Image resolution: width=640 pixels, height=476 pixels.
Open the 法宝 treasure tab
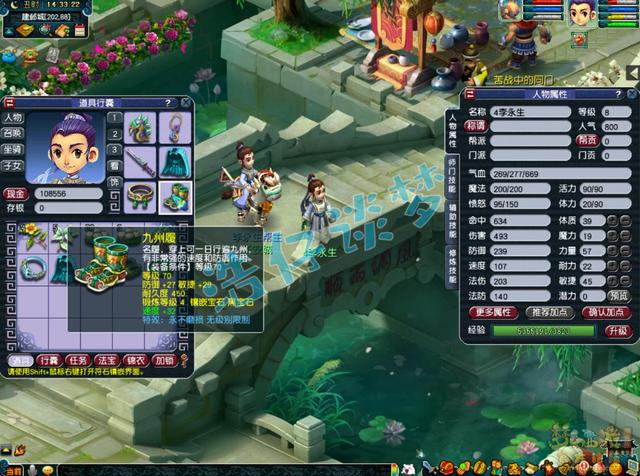[107, 360]
